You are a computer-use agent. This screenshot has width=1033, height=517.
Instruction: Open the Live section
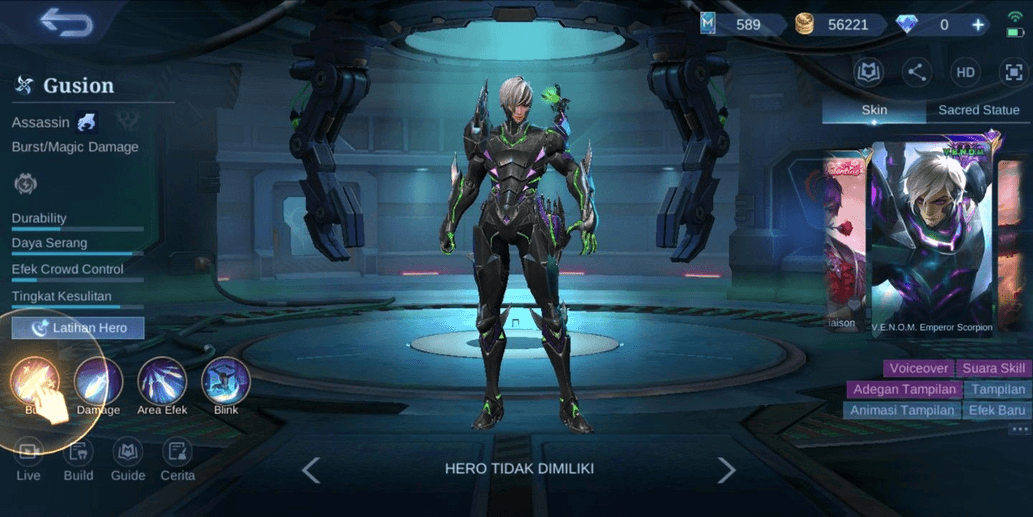[x=29, y=460]
